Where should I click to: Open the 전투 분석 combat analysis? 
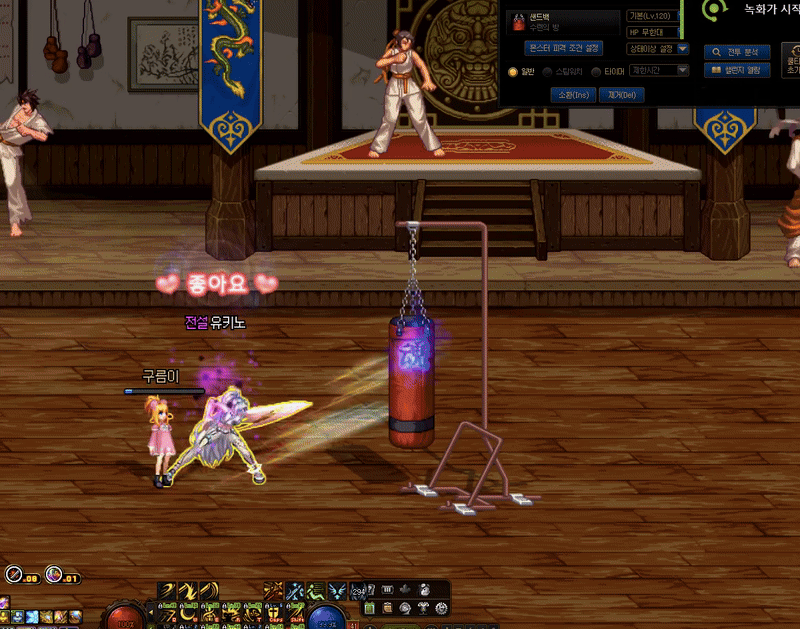(x=737, y=51)
